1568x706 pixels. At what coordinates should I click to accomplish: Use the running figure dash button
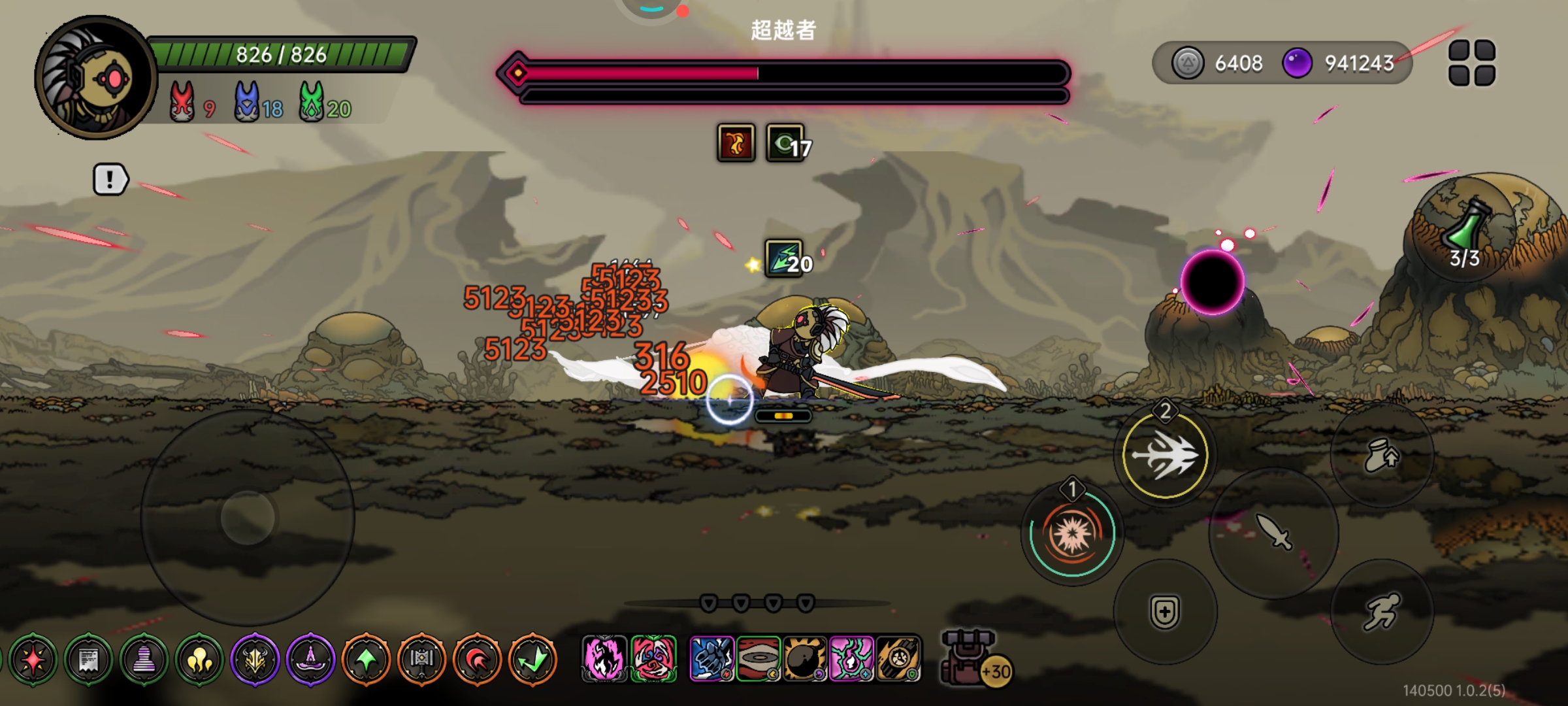click(1381, 612)
